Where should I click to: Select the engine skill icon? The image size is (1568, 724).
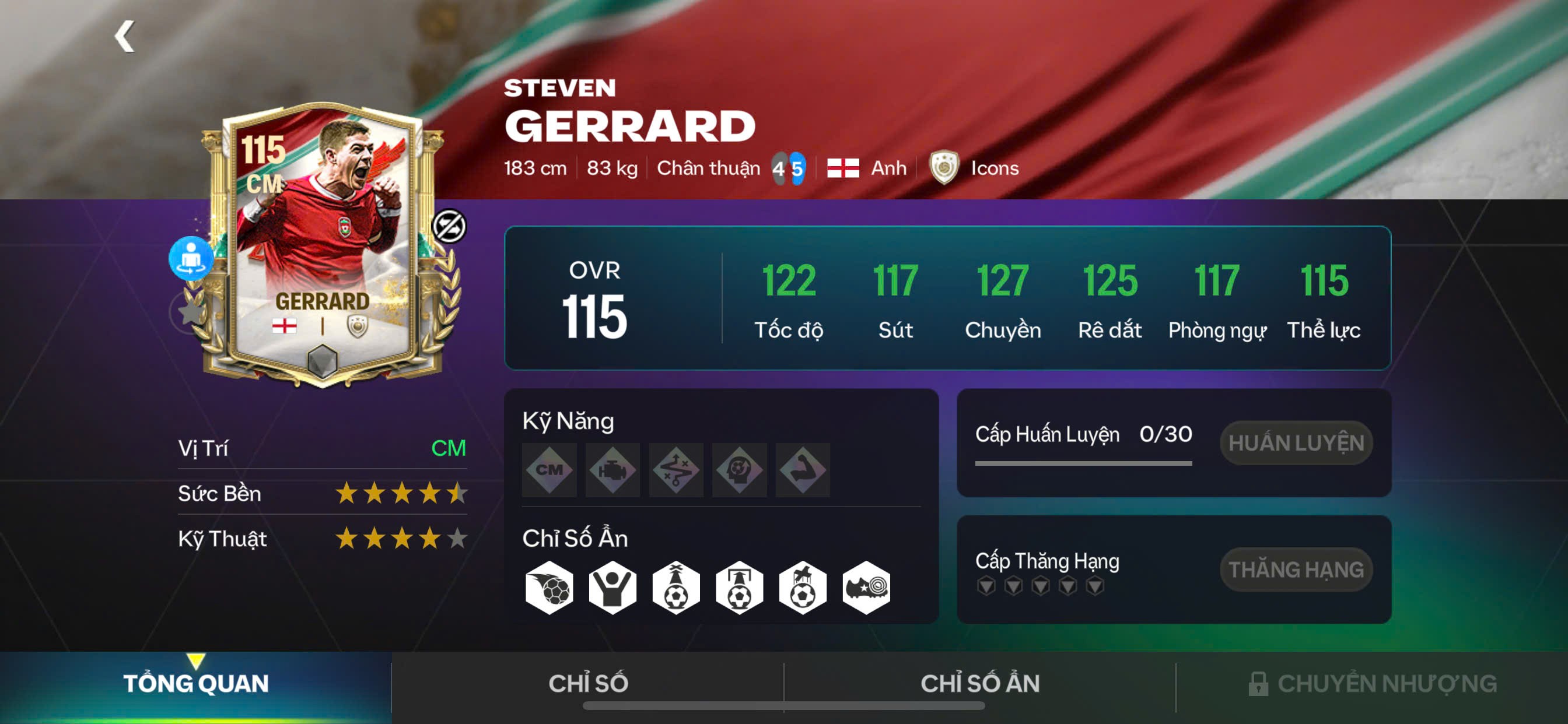pyautogui.click(x=612, y=470)
